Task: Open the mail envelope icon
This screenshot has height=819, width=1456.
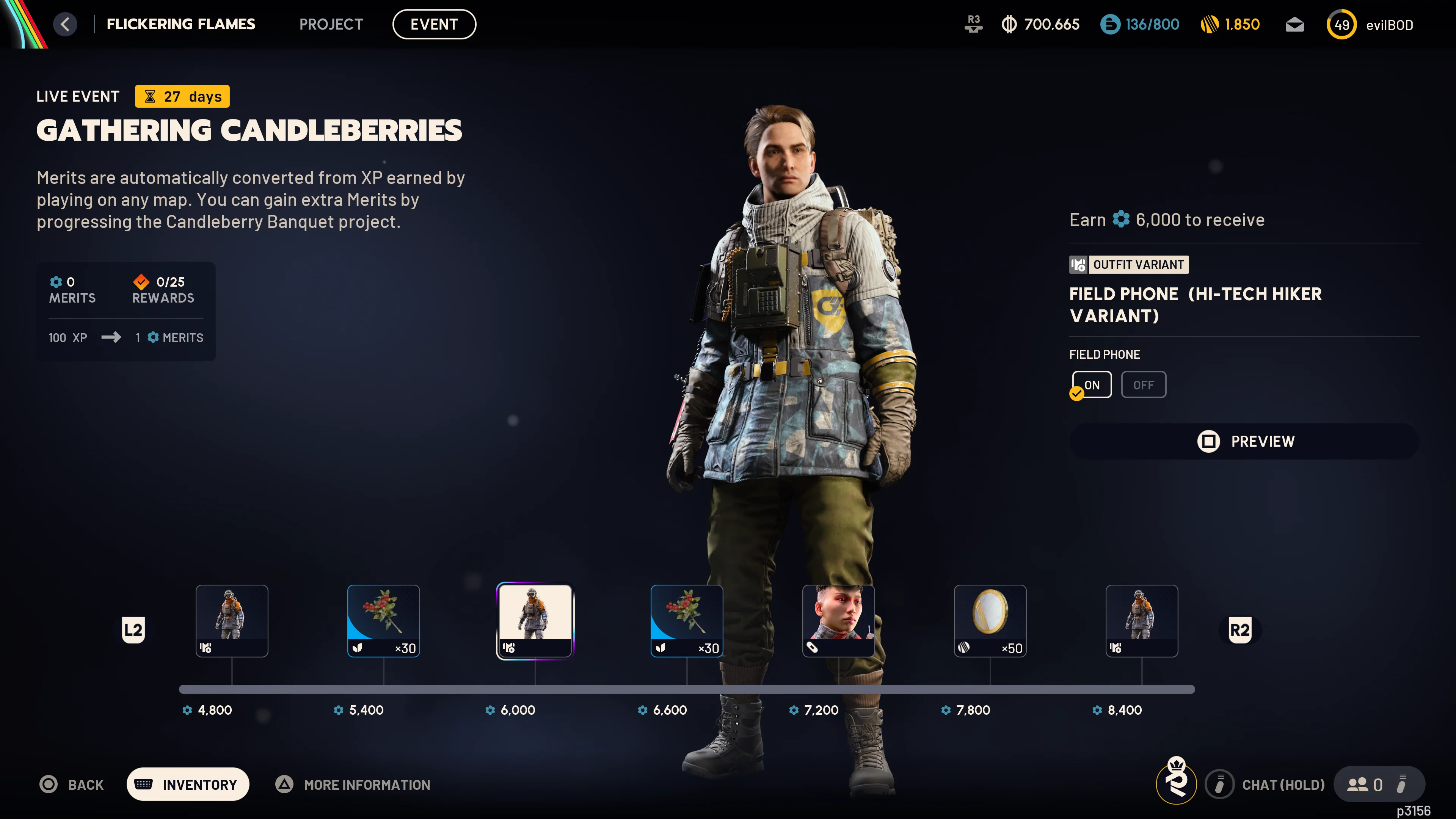Action: tap(1294, 24)
